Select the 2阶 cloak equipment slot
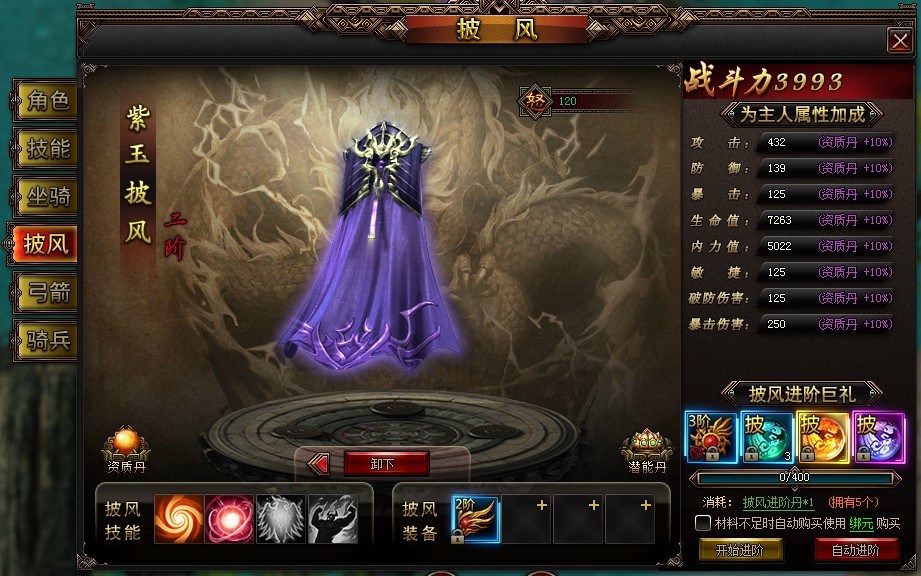 point(475,520)
